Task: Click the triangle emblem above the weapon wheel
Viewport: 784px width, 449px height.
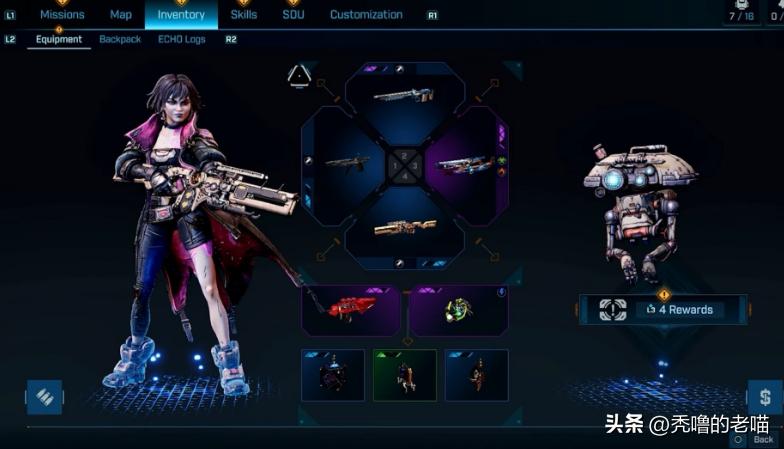Action: click(x=299, y=76)
